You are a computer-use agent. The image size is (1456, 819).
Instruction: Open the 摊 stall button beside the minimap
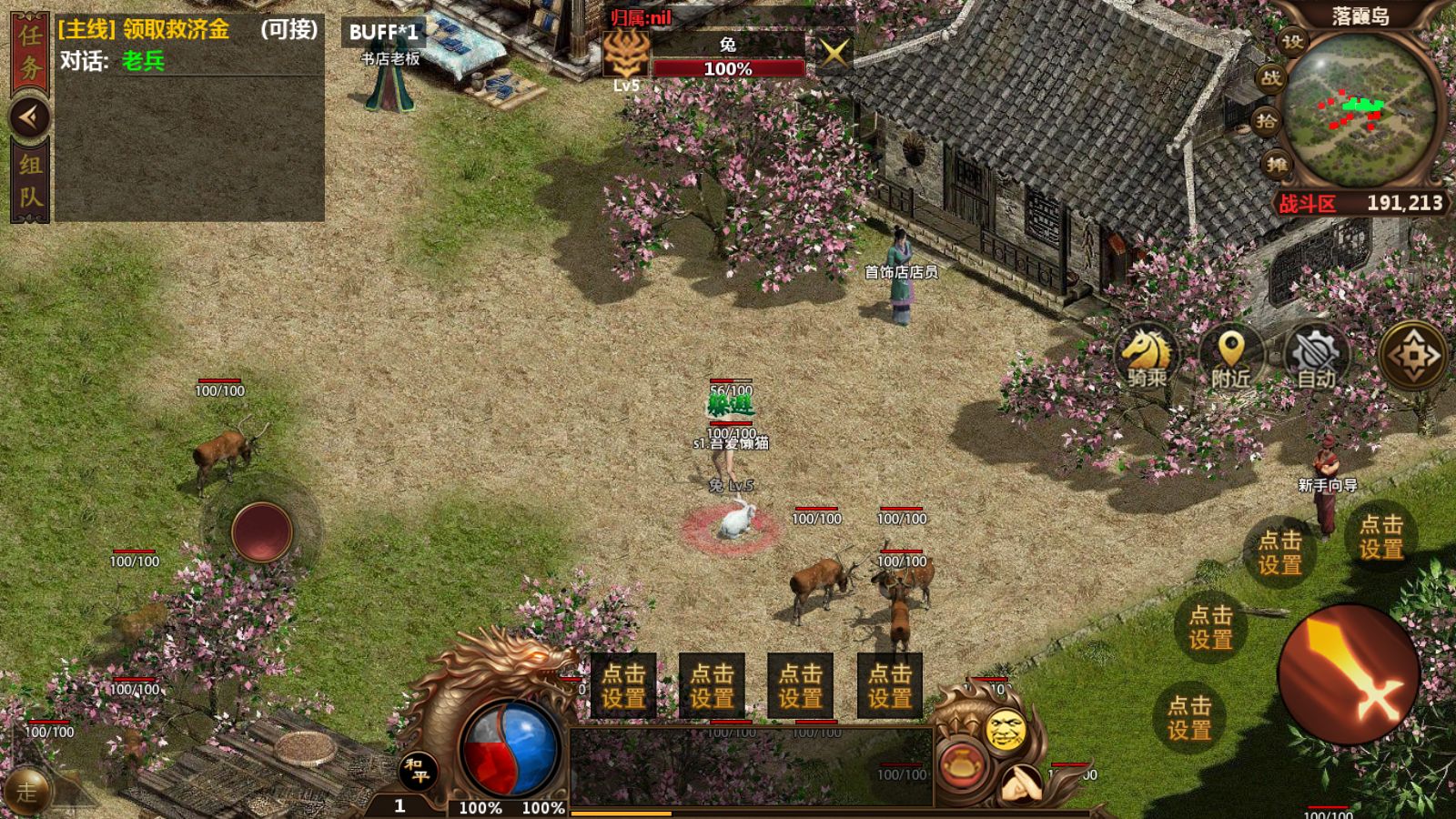1276,164
